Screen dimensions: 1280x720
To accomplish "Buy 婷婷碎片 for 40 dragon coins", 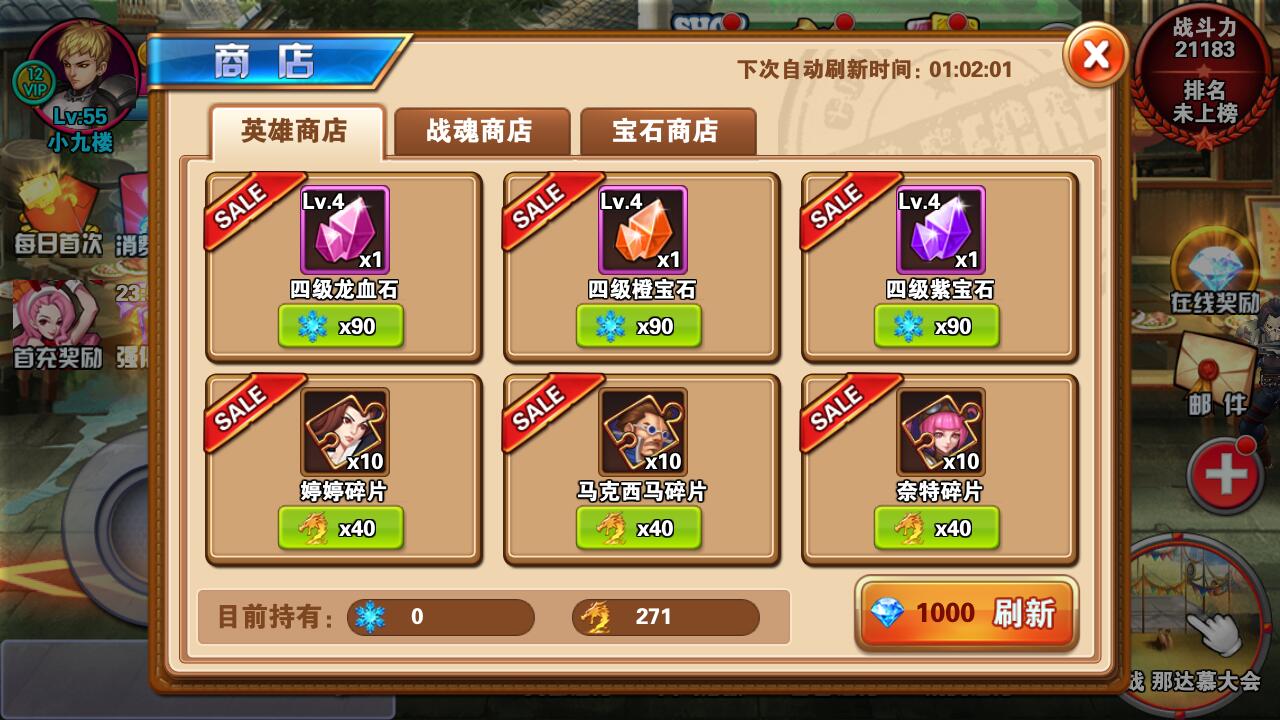I will (x=343, y=528).
